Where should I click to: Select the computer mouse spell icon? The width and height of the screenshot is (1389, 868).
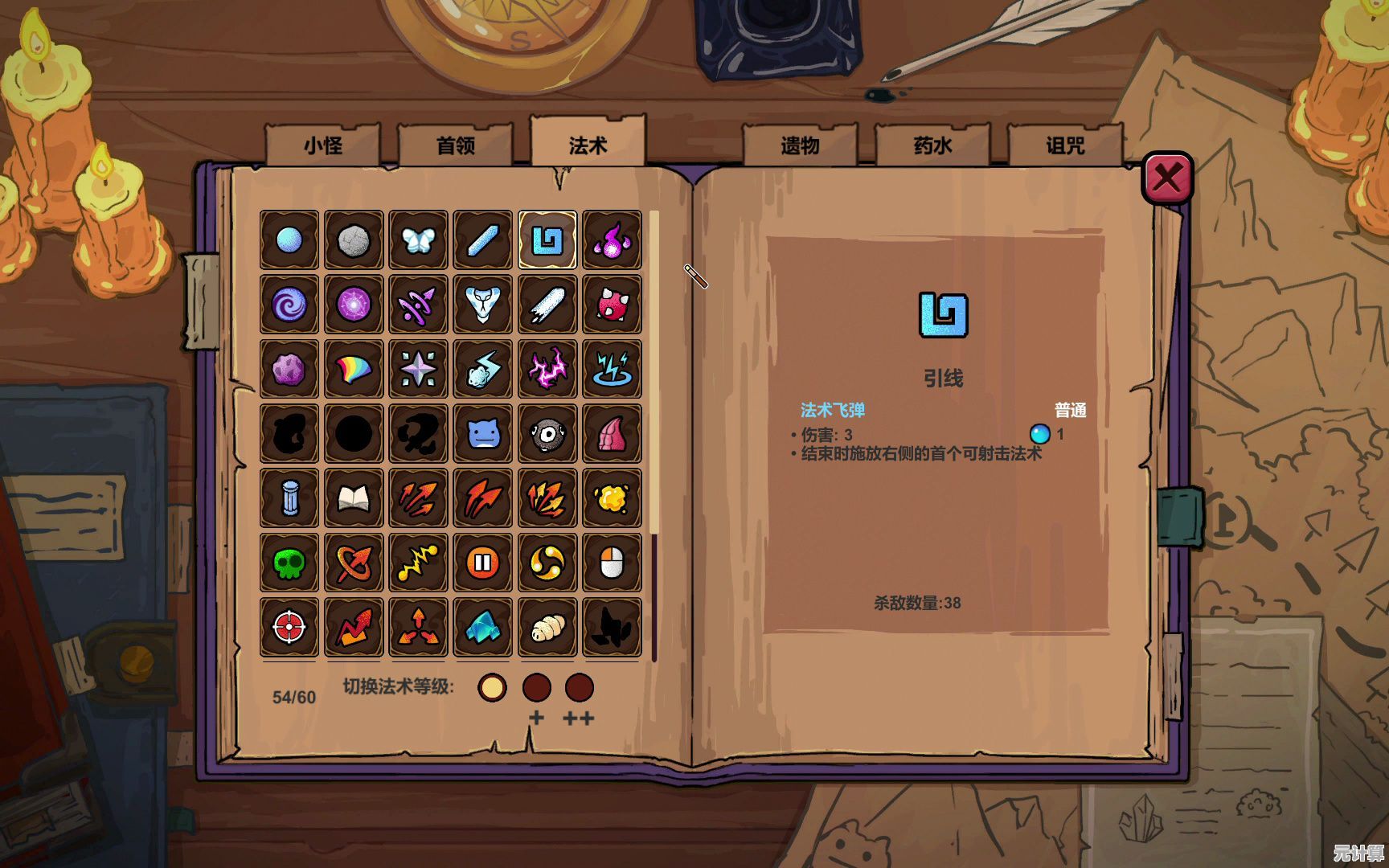pos(612,563)
